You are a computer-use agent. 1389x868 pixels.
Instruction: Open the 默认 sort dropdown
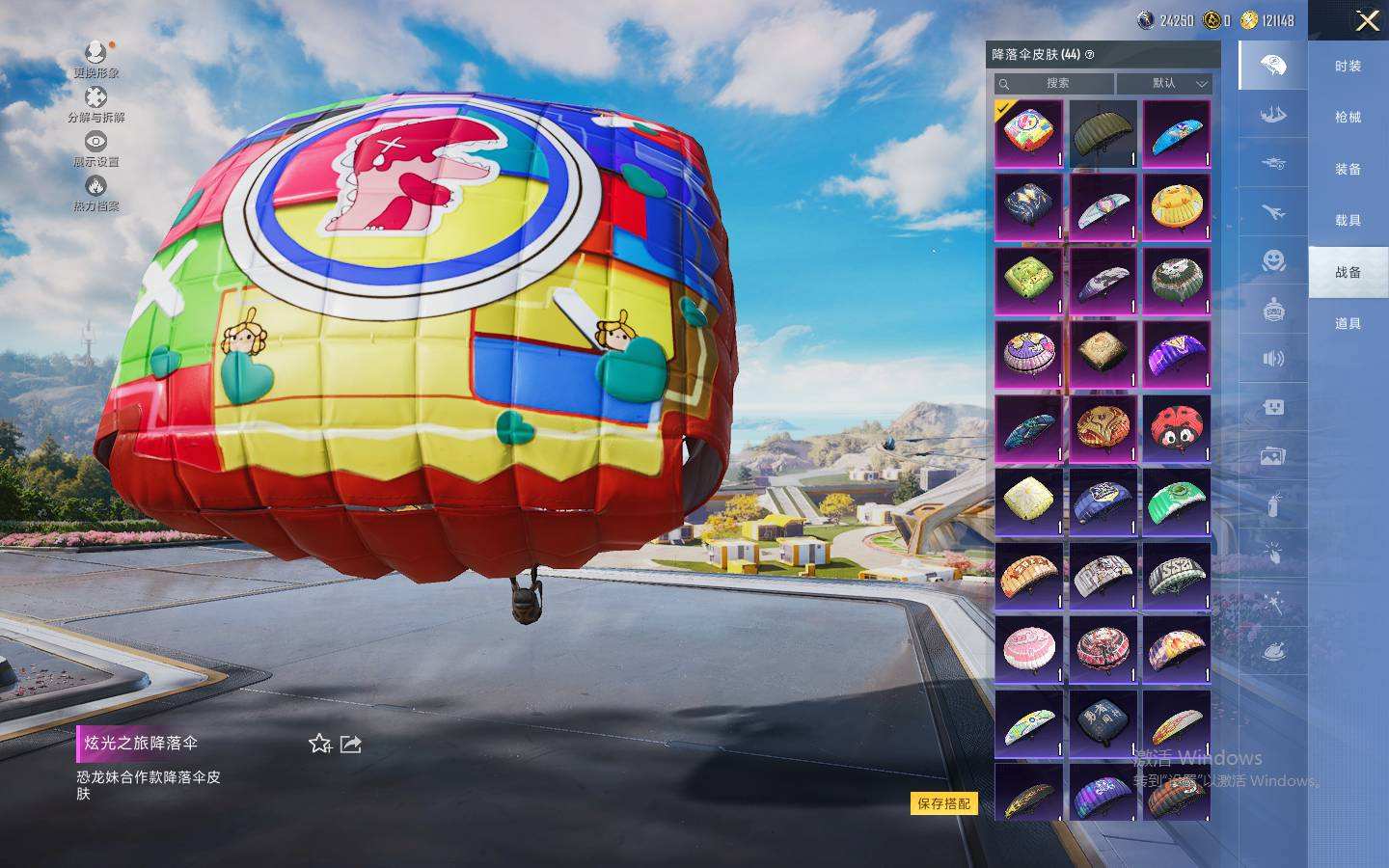[x=1164, y=84]
